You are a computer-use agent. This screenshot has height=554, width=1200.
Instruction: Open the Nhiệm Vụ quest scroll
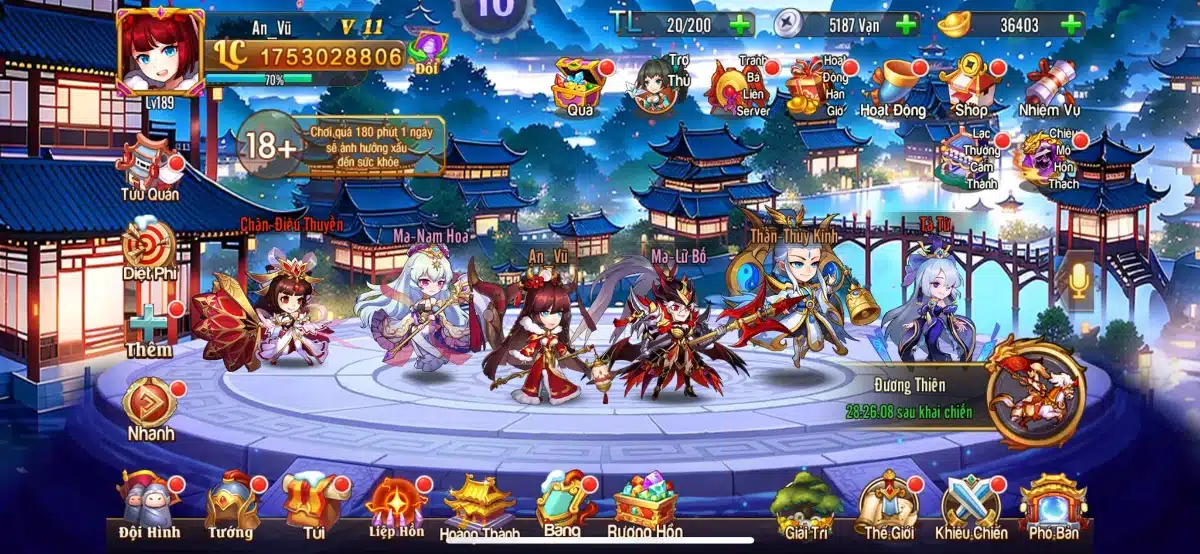(x=1050, y=85)
